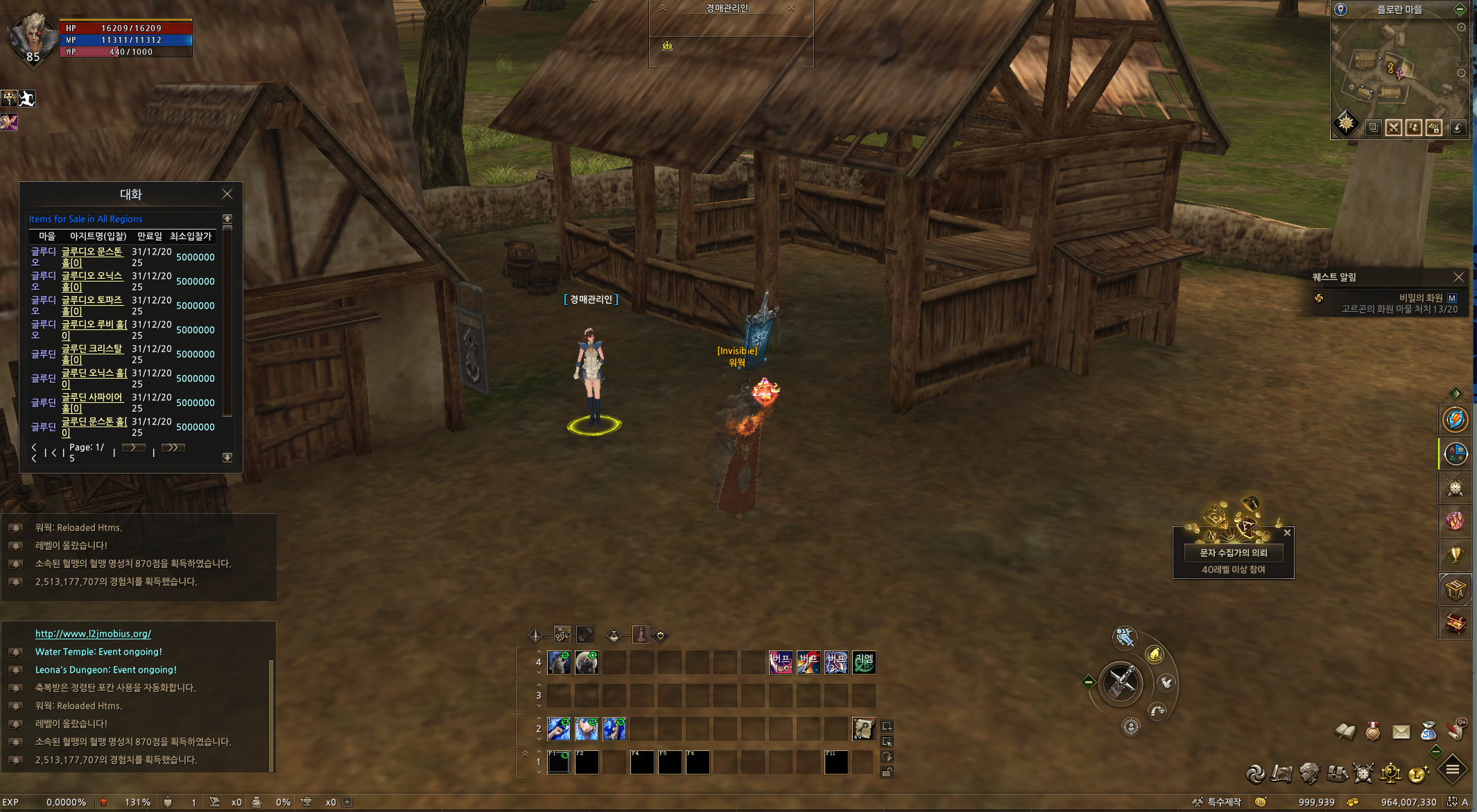
Task: Open the l2jmobius.org link in chat
Action: [x=93, y=634]
